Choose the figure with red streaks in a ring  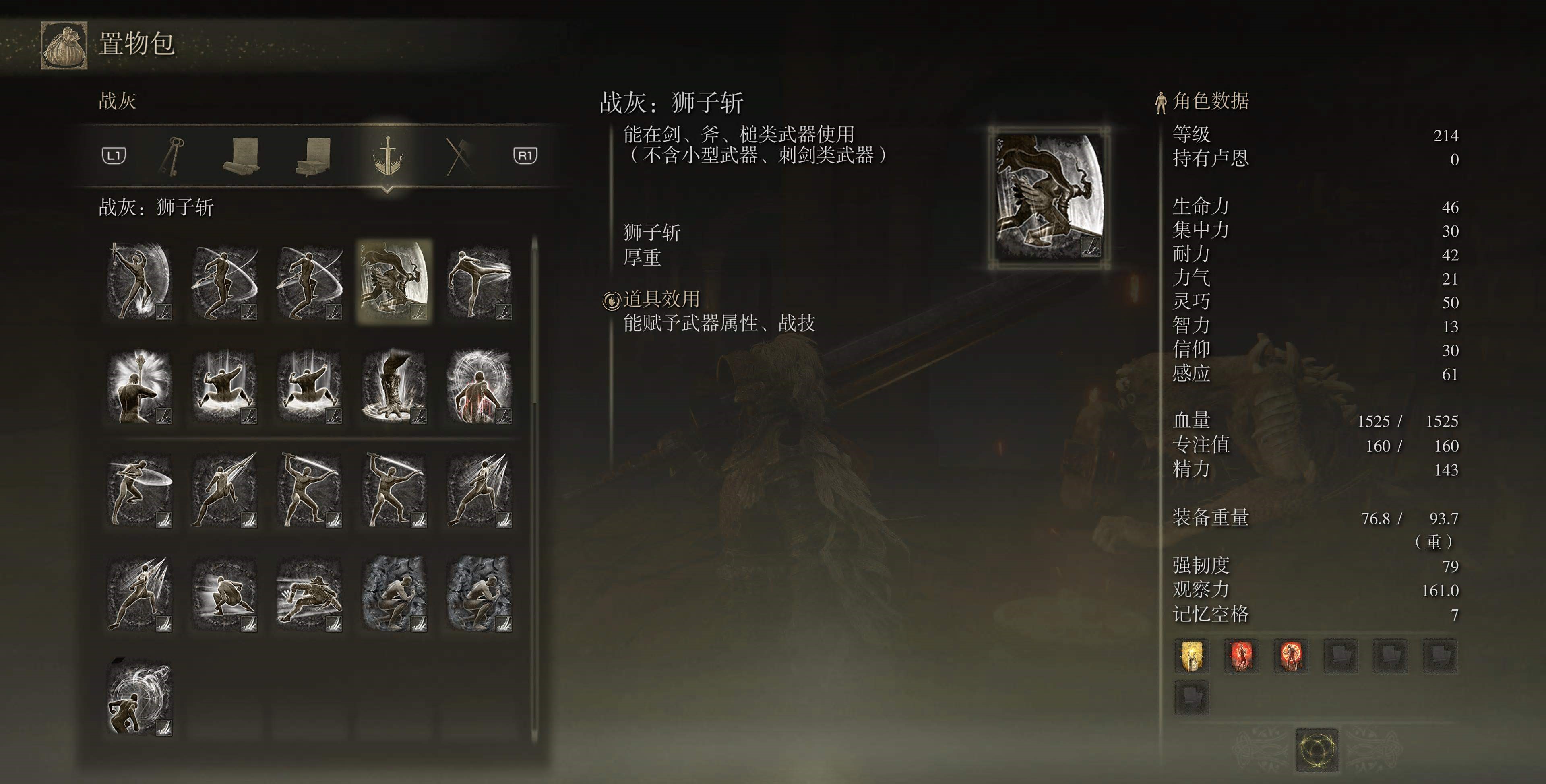[x=480, y=386]
